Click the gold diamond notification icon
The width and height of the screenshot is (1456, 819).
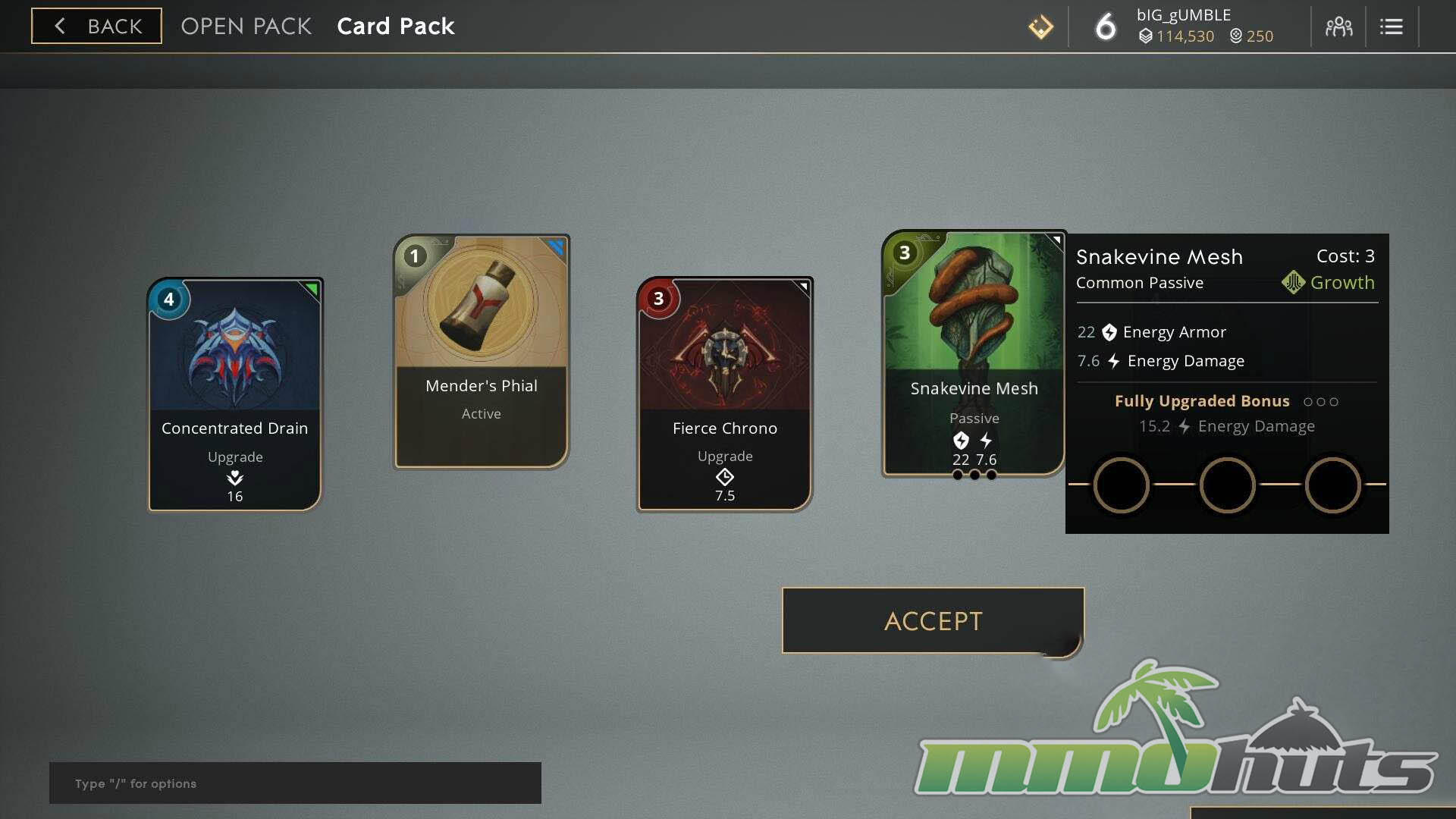[x=1040, y=27]
